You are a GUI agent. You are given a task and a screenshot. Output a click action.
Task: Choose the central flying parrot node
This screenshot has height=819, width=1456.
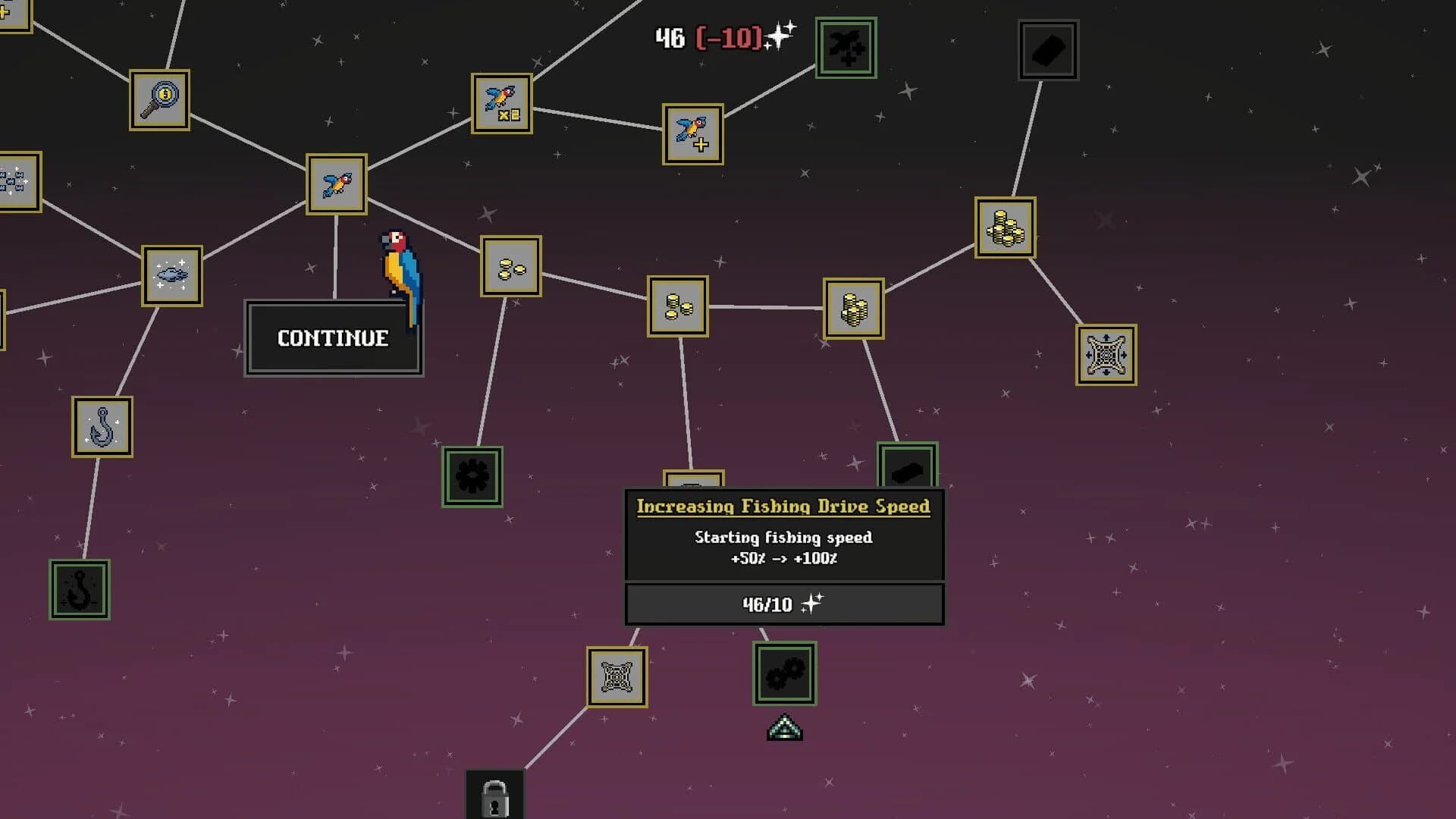coord(336,184)
